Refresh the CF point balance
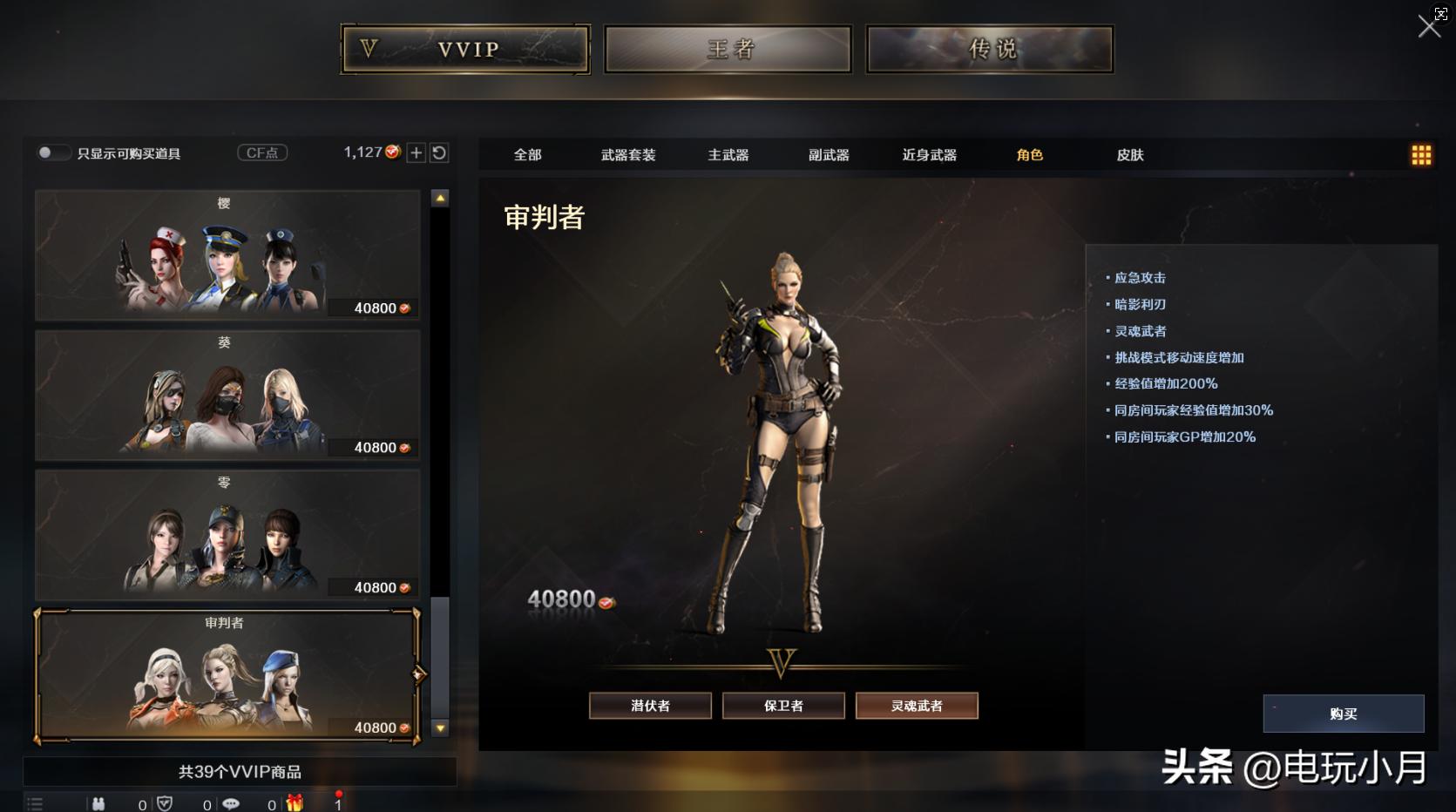This screenshot has width=1456, height=812. coord(439,153)
